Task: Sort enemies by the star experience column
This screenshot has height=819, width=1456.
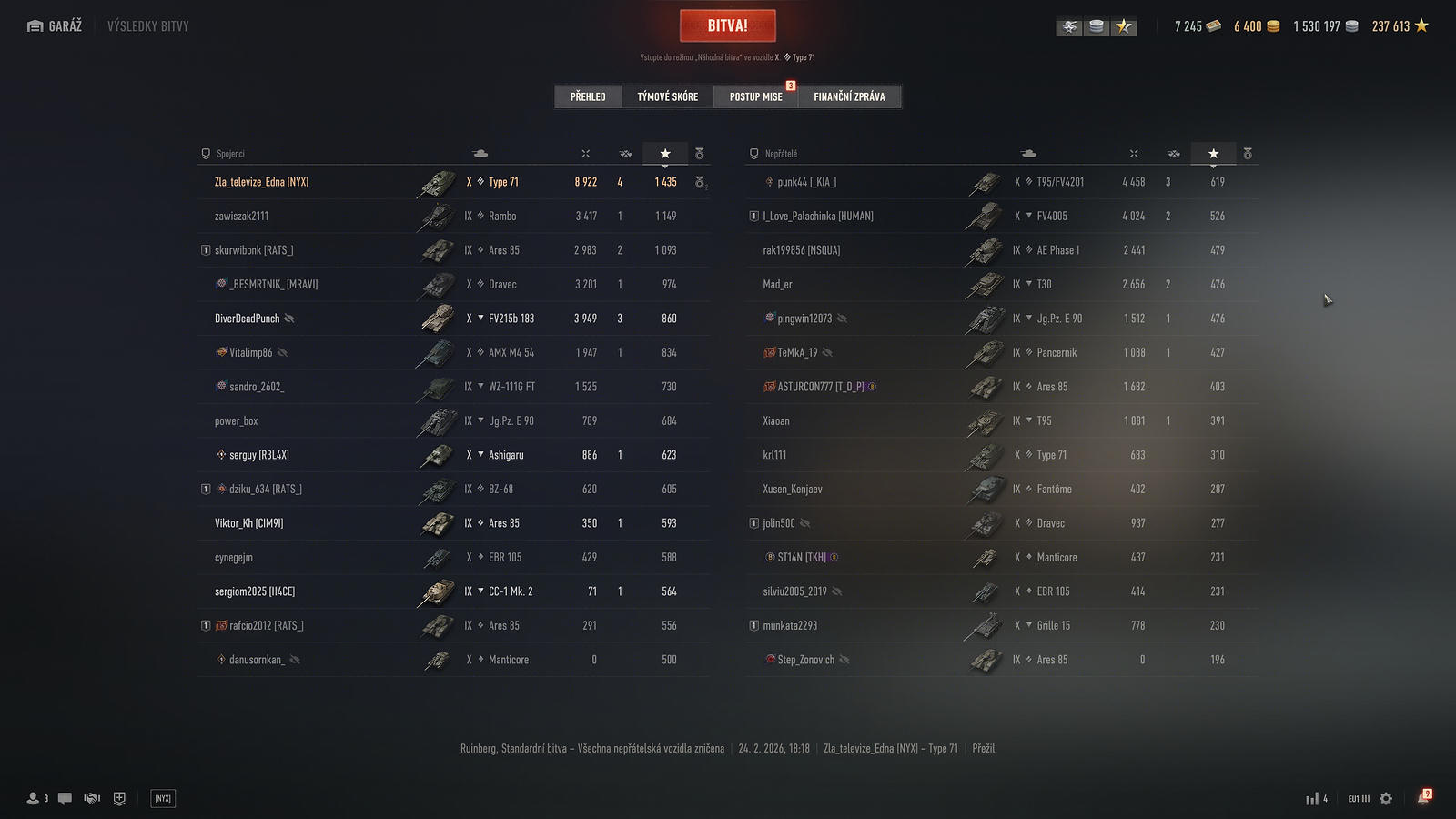Action: coord(1213,154)
